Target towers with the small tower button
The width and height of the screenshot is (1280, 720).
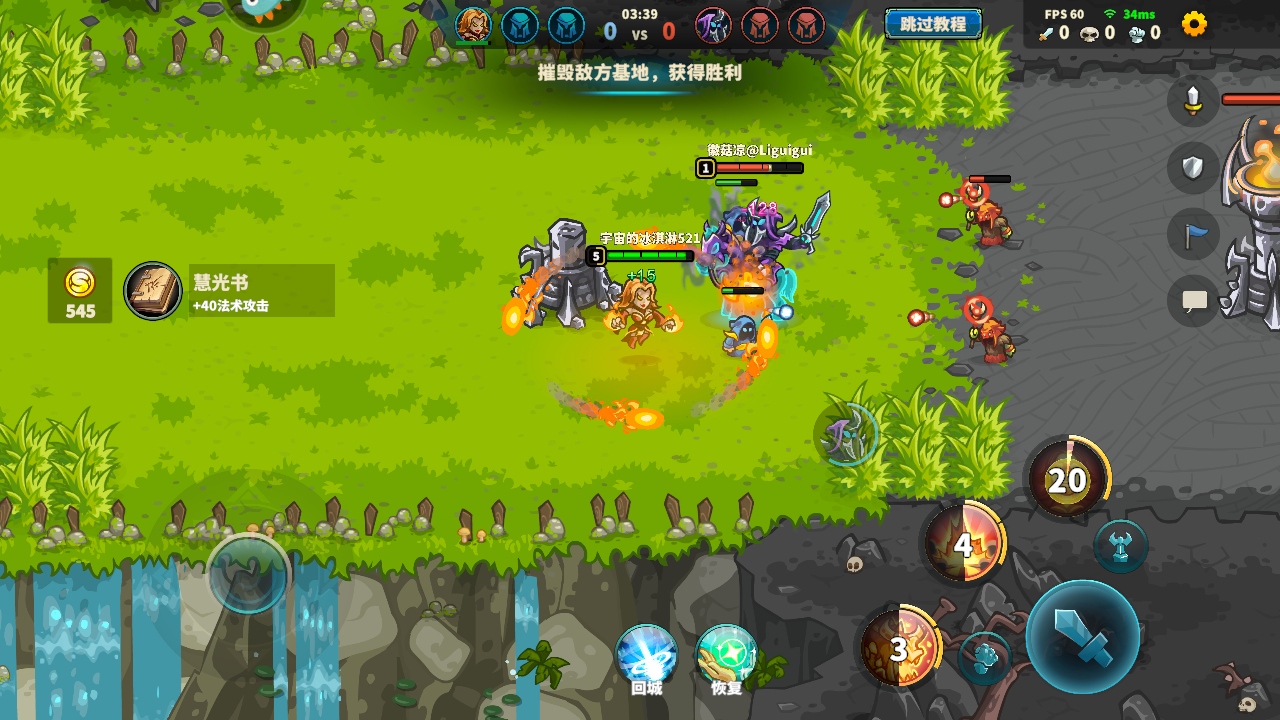click(x=1120, y=546)
